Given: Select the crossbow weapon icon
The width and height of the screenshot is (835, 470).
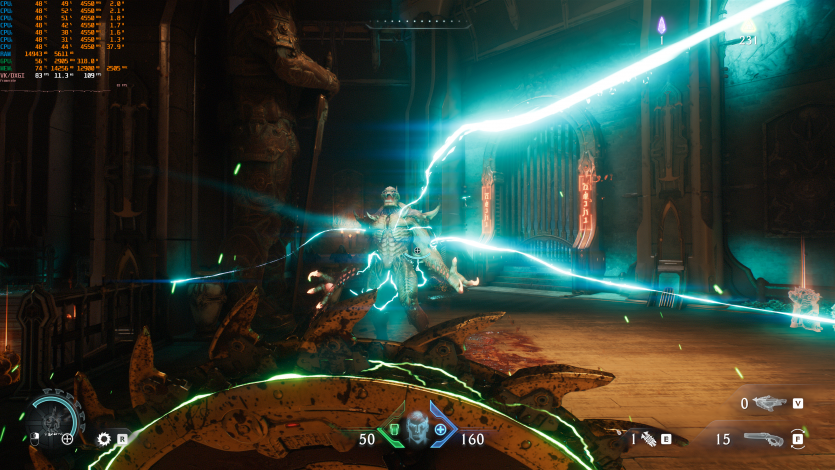Looking at the screenshot, I should coord(771,403).
